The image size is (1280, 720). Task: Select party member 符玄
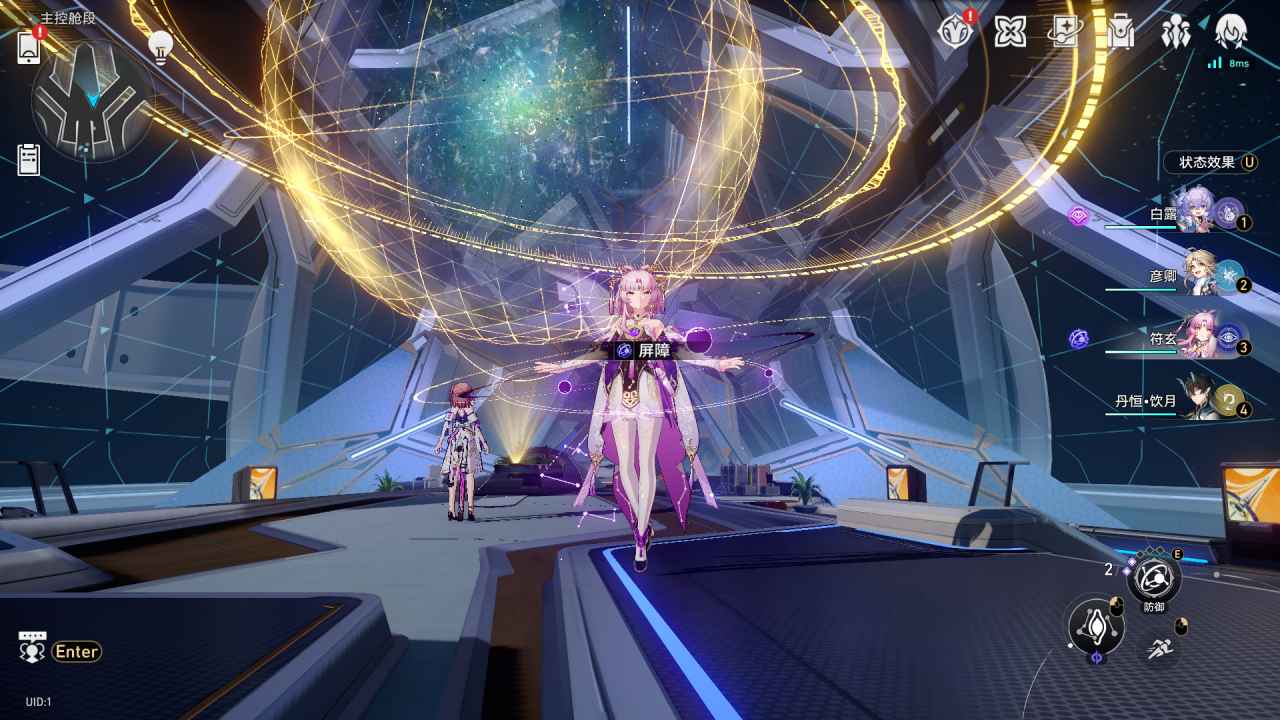pyautogui.click(x=1198, y=336)
